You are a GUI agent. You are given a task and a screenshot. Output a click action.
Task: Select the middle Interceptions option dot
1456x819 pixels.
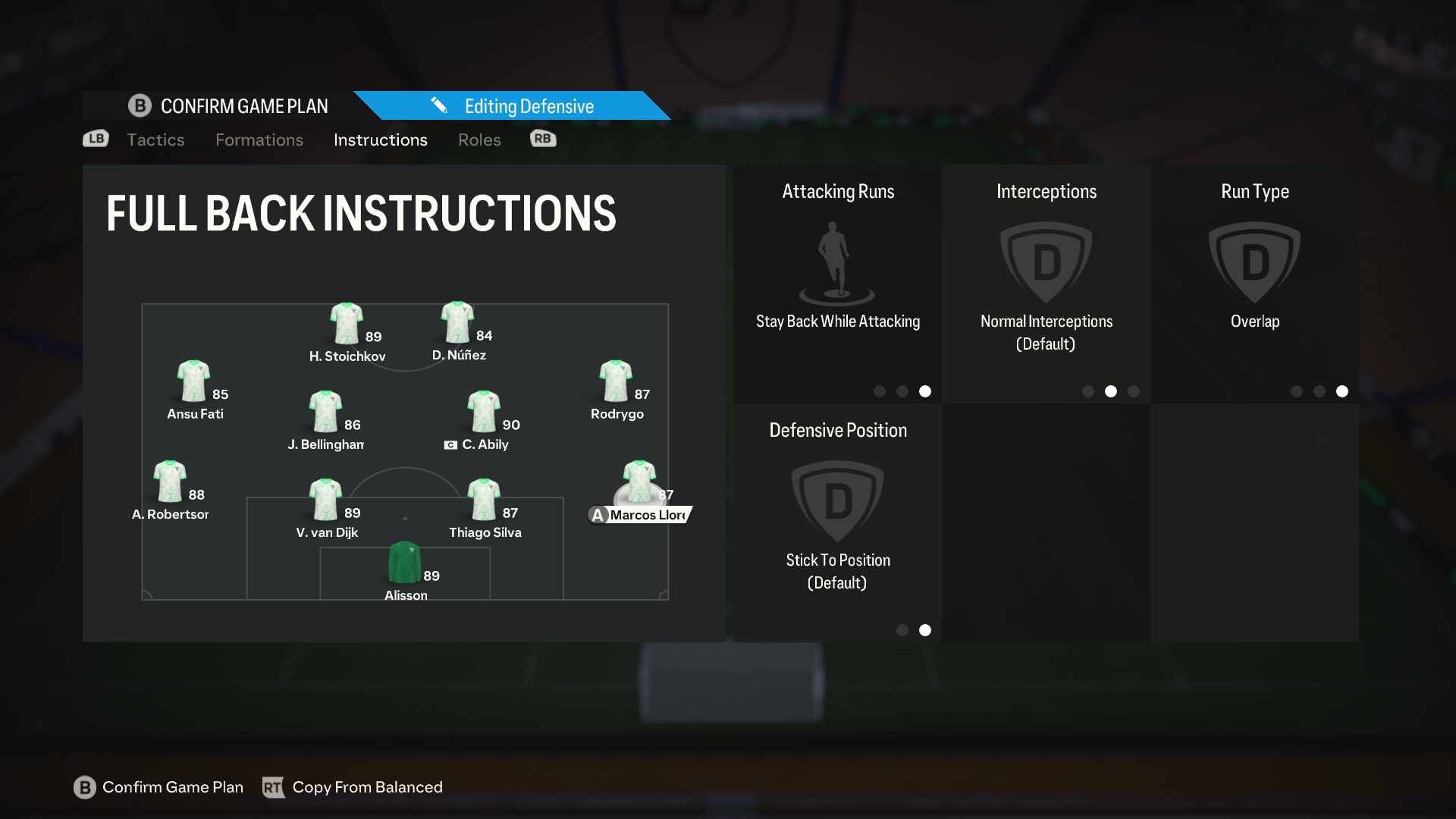[x=1111, y=391]
